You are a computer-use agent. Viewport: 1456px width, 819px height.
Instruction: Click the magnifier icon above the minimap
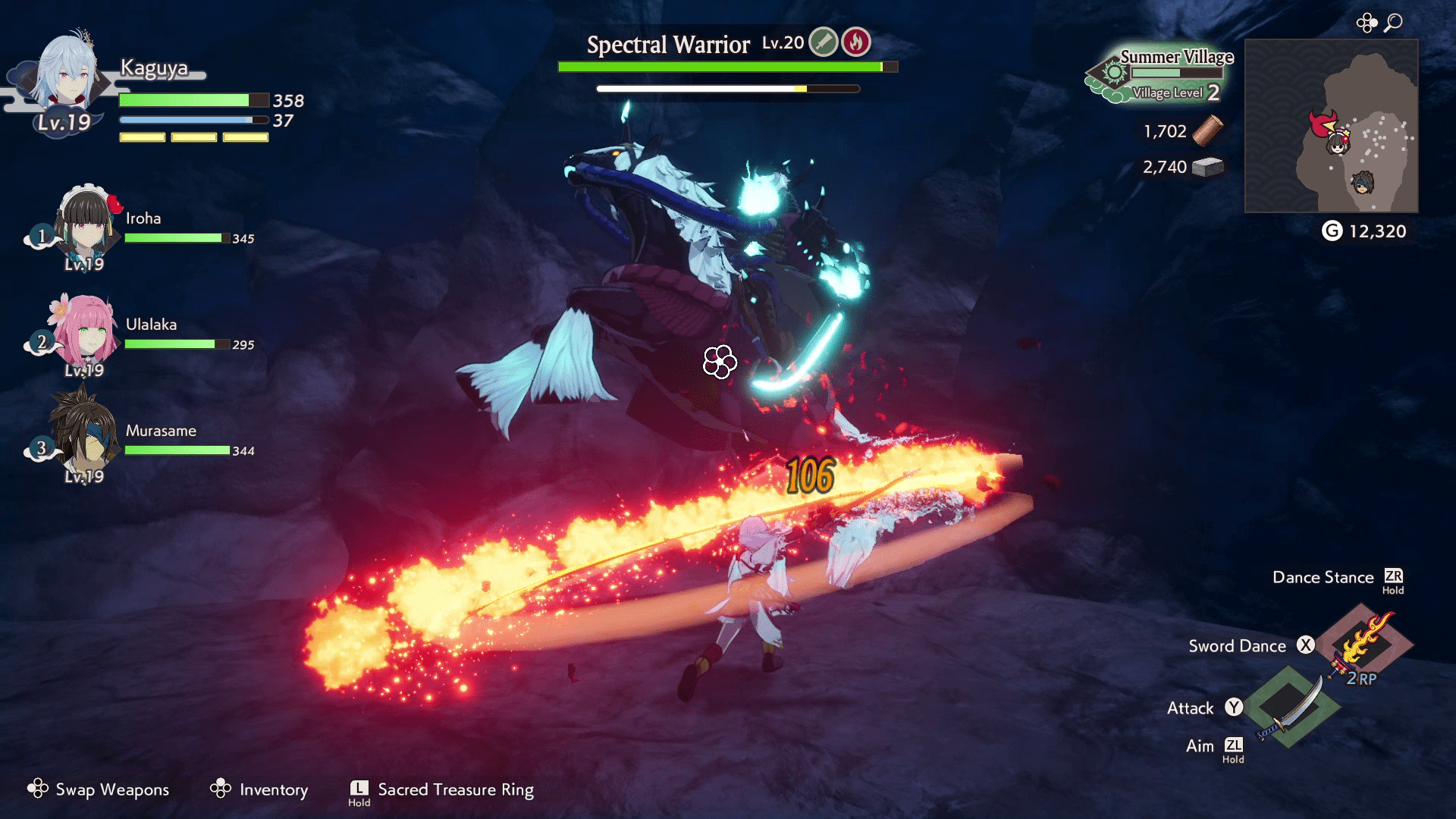click(1393, 23)
